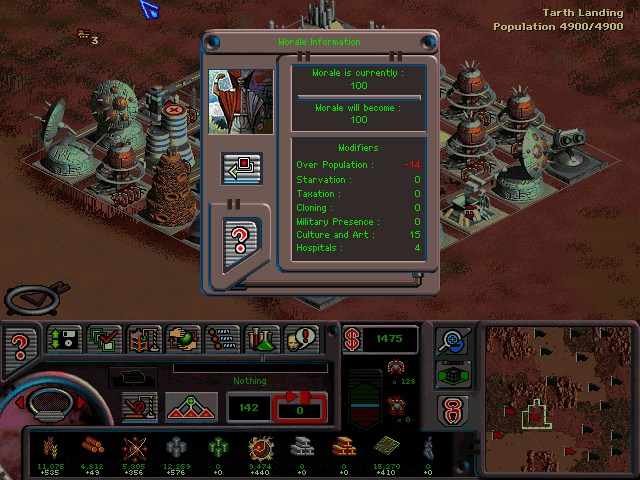Select the wood logs resource icon

[91, 447]
